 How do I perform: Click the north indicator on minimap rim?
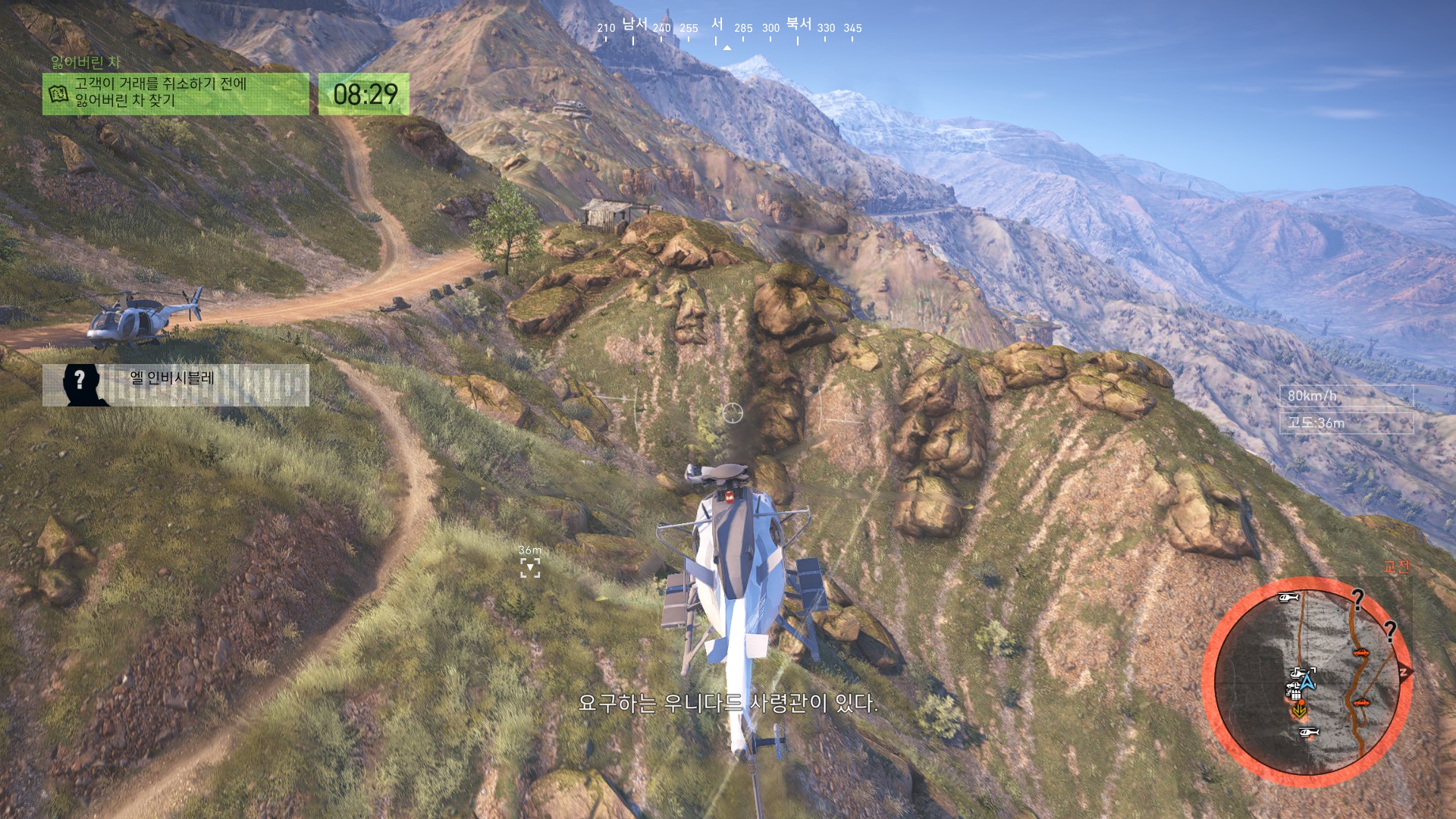(1404, 672)
